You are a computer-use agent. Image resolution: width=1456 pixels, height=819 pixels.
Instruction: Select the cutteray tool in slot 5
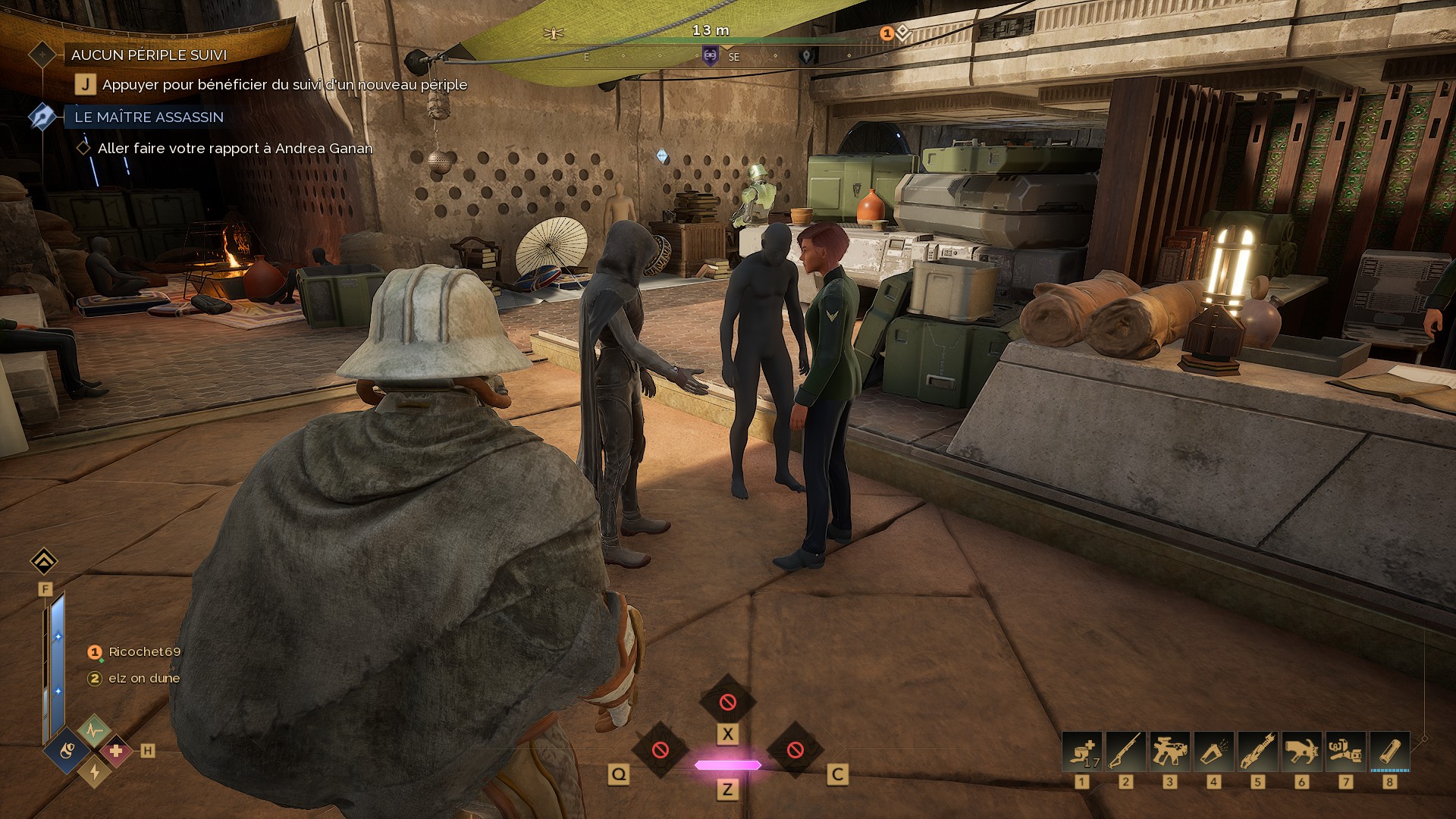tap(1258, 752)
